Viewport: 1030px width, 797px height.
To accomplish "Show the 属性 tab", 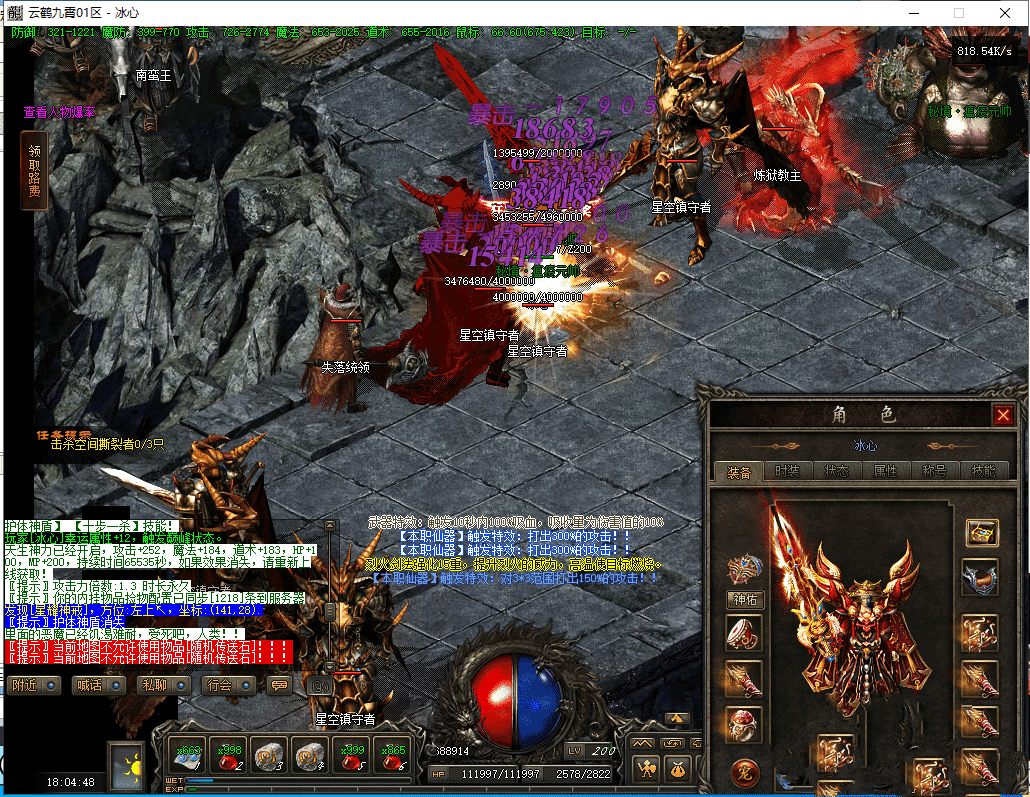I will (x=885, y=472).
